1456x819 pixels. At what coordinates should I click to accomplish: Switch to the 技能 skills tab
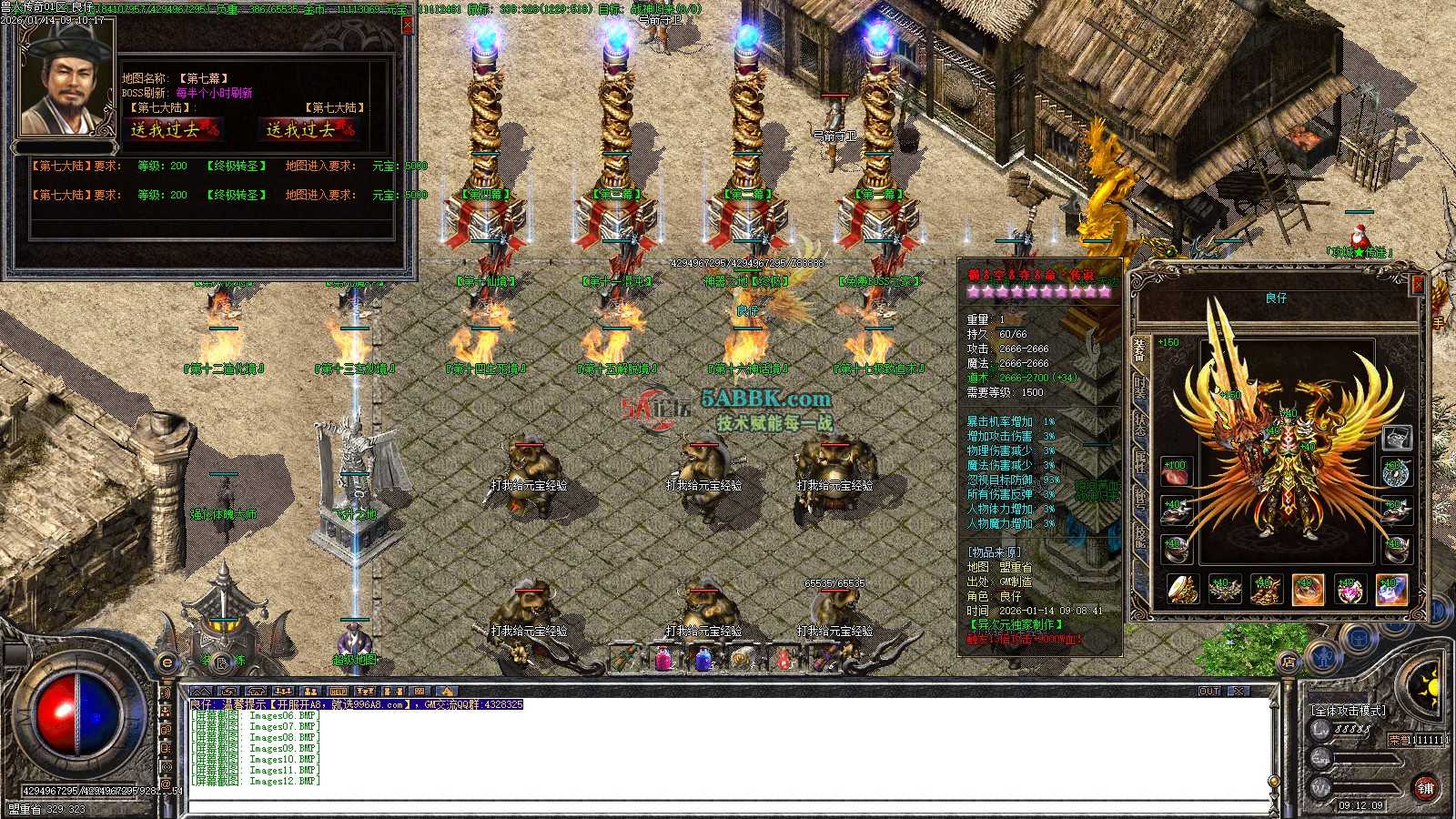point(1140,537)
